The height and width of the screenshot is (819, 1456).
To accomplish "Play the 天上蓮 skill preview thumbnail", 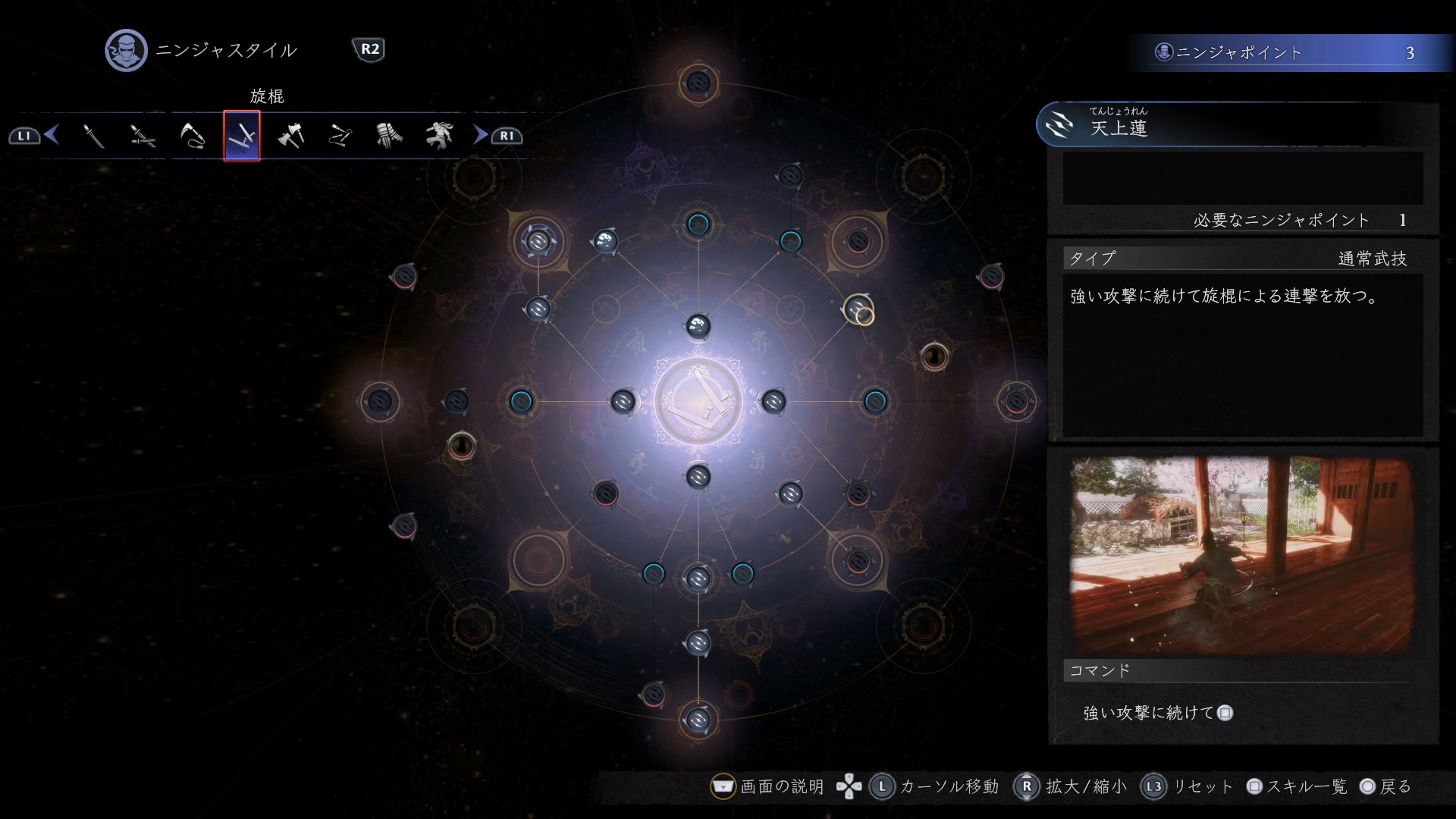I will (1242, 554).
